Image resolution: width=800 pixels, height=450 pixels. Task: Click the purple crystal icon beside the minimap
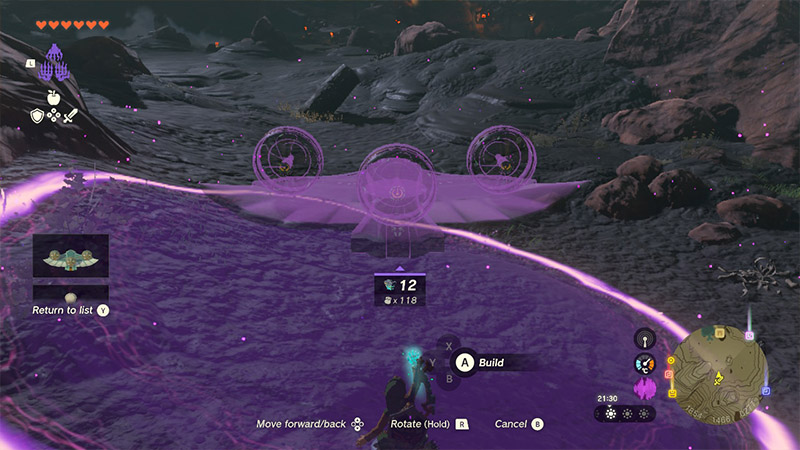pyautogui.click(x=645, y=388)
